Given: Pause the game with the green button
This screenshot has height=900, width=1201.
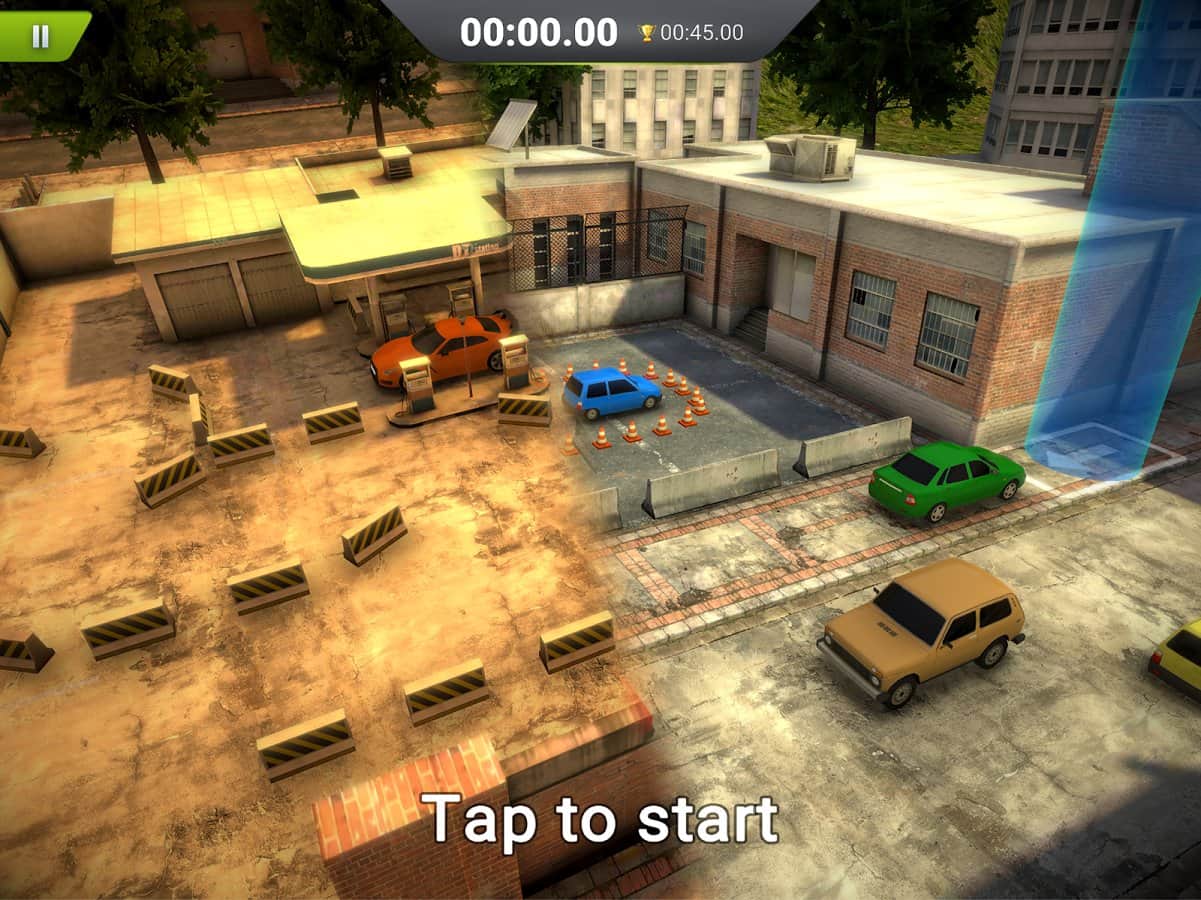Looking at the screenshot, I should 40,36.
